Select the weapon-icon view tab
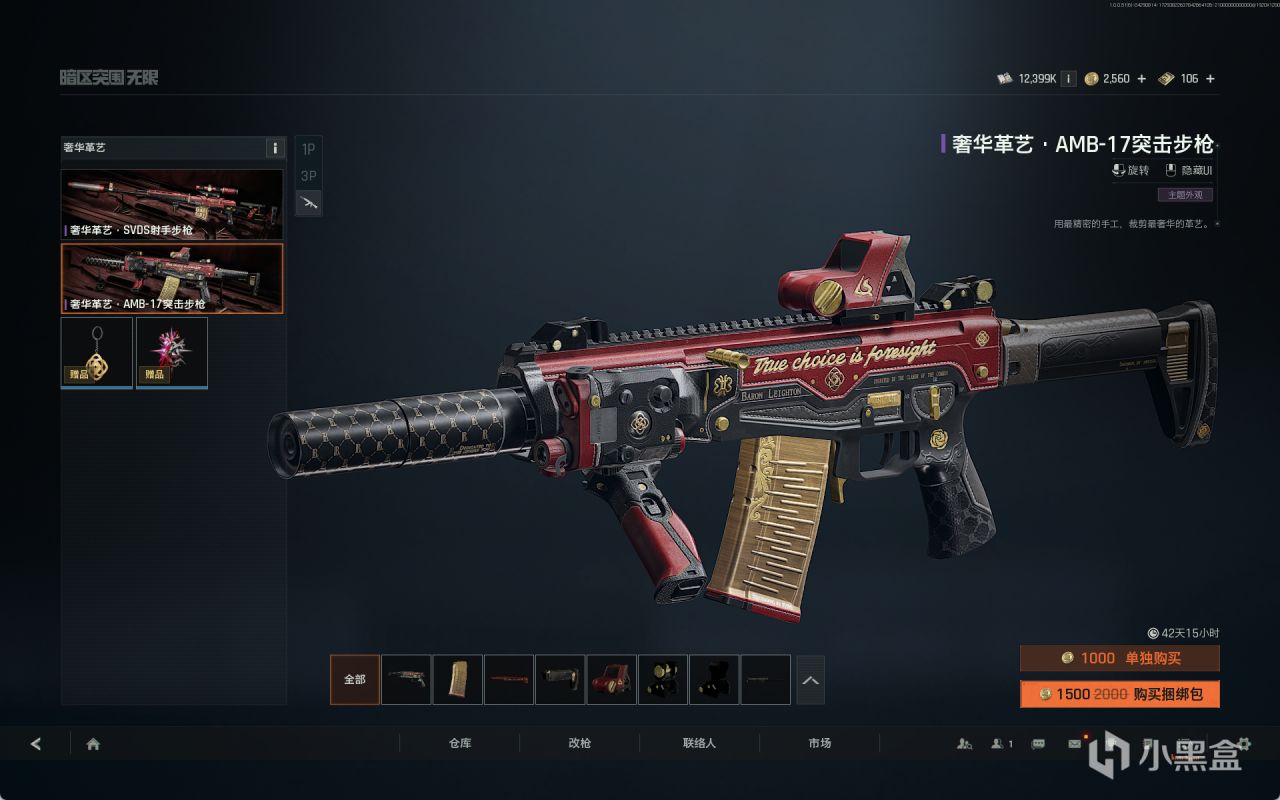This screenshot has height=800, width=1280. pos(309,203)
